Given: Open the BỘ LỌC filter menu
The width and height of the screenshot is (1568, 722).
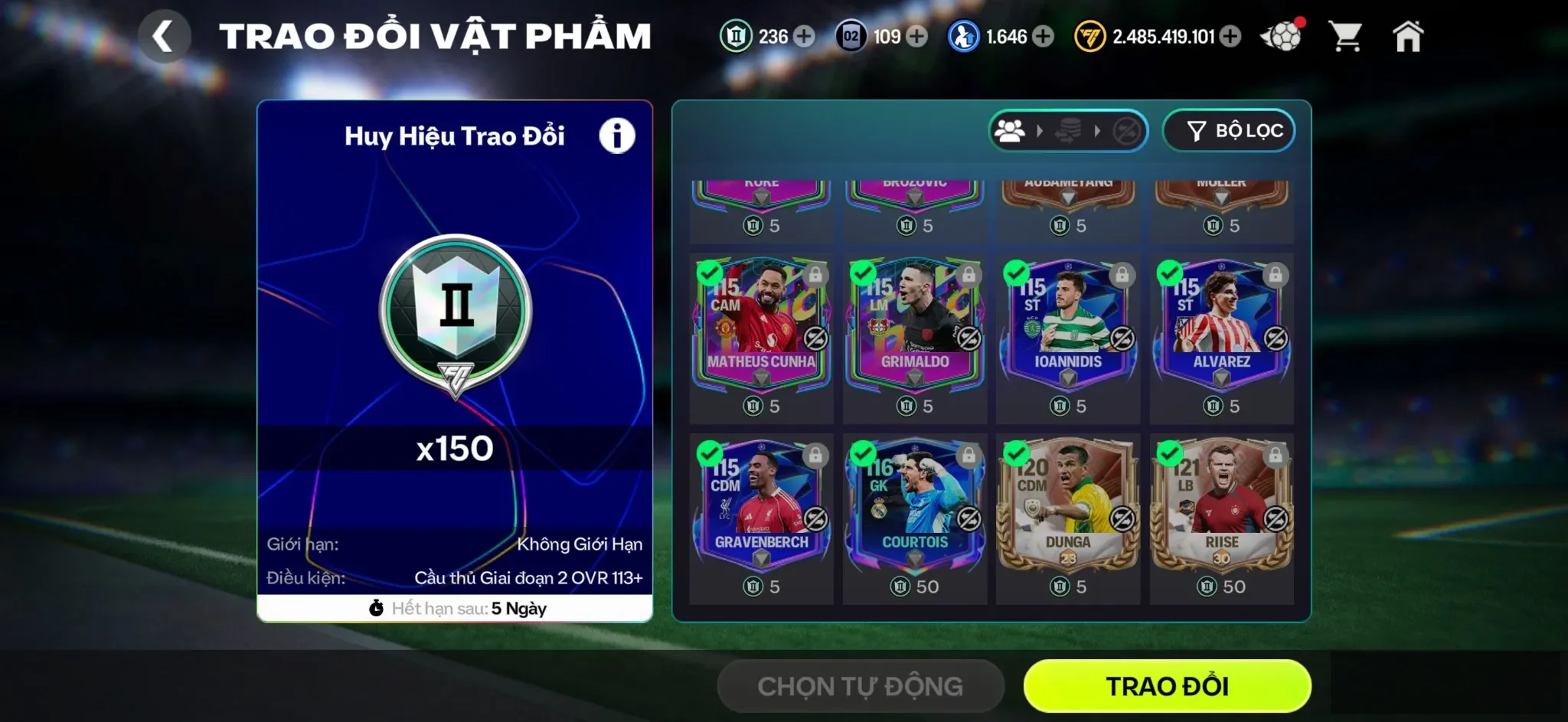Looking at the screenshot, I should coord(1229,130).
